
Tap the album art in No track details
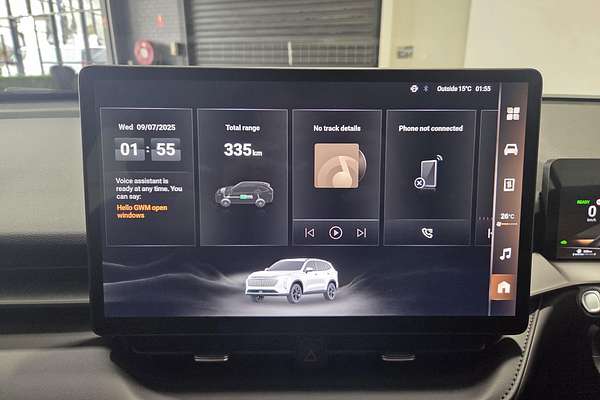[336, 166]
